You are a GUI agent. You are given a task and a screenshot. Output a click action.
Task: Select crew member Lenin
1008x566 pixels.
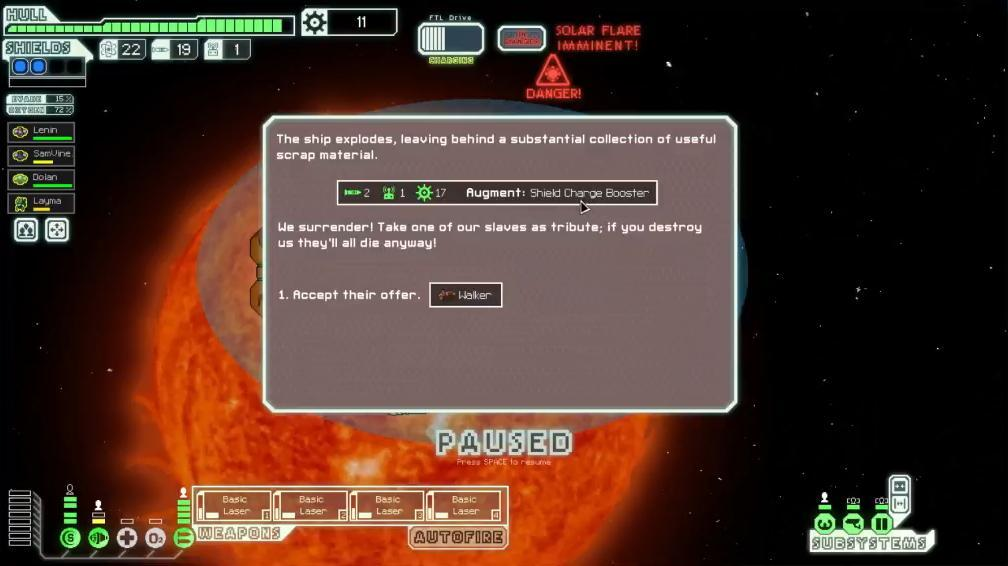tap(41, 132)
